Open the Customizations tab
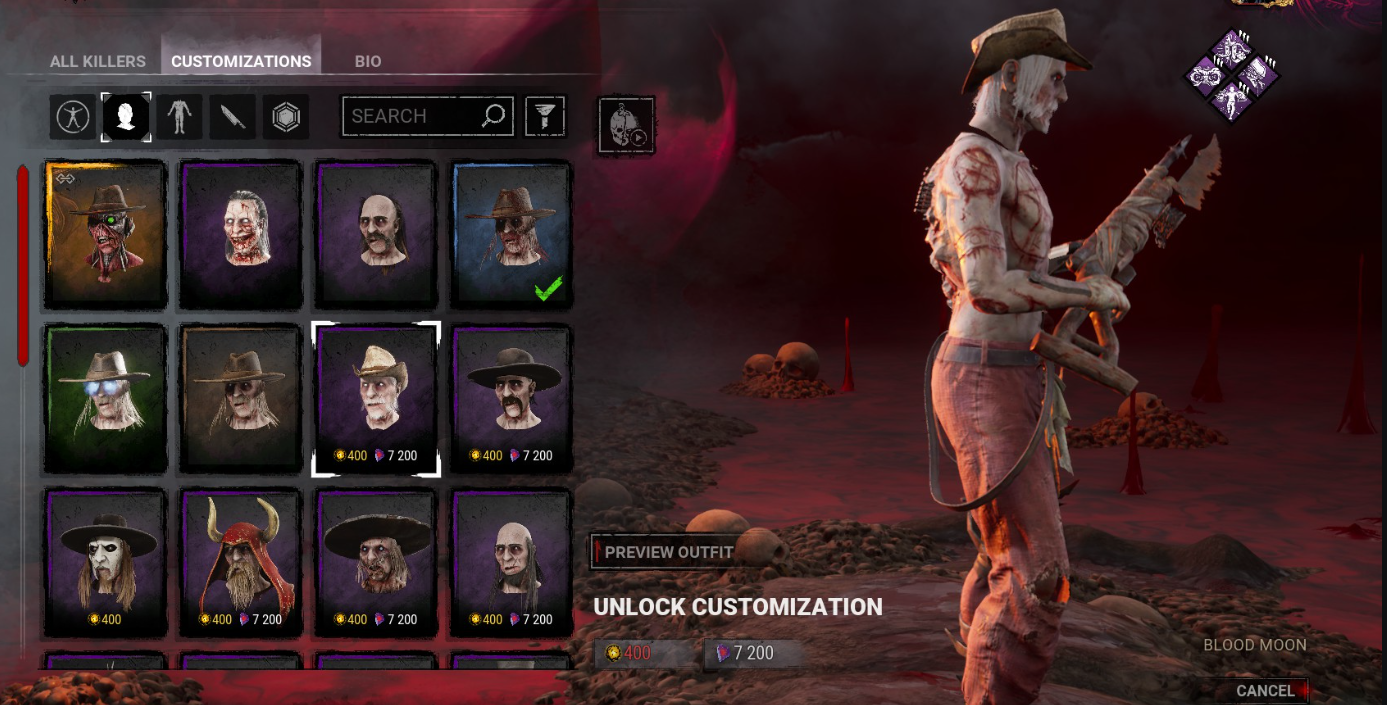The width and height of the screenshot is (1387, 705). [x=241, y=61]
